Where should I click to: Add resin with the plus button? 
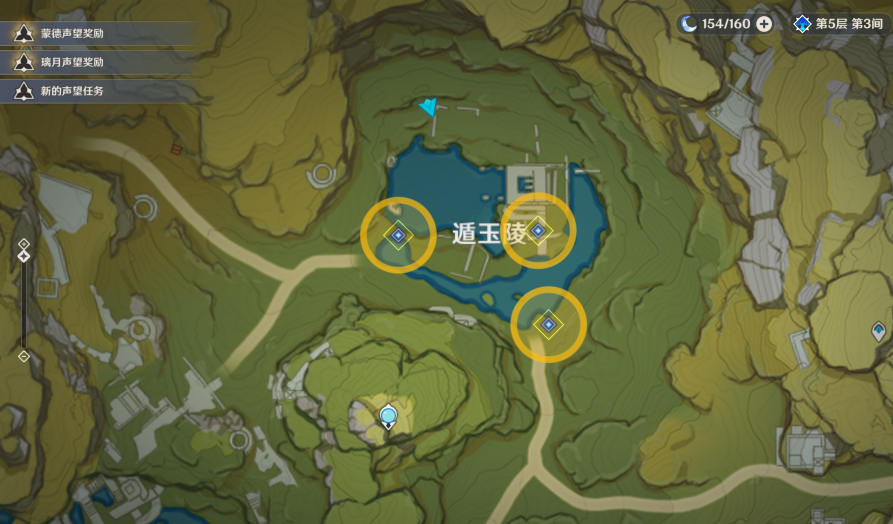(764, 23)
